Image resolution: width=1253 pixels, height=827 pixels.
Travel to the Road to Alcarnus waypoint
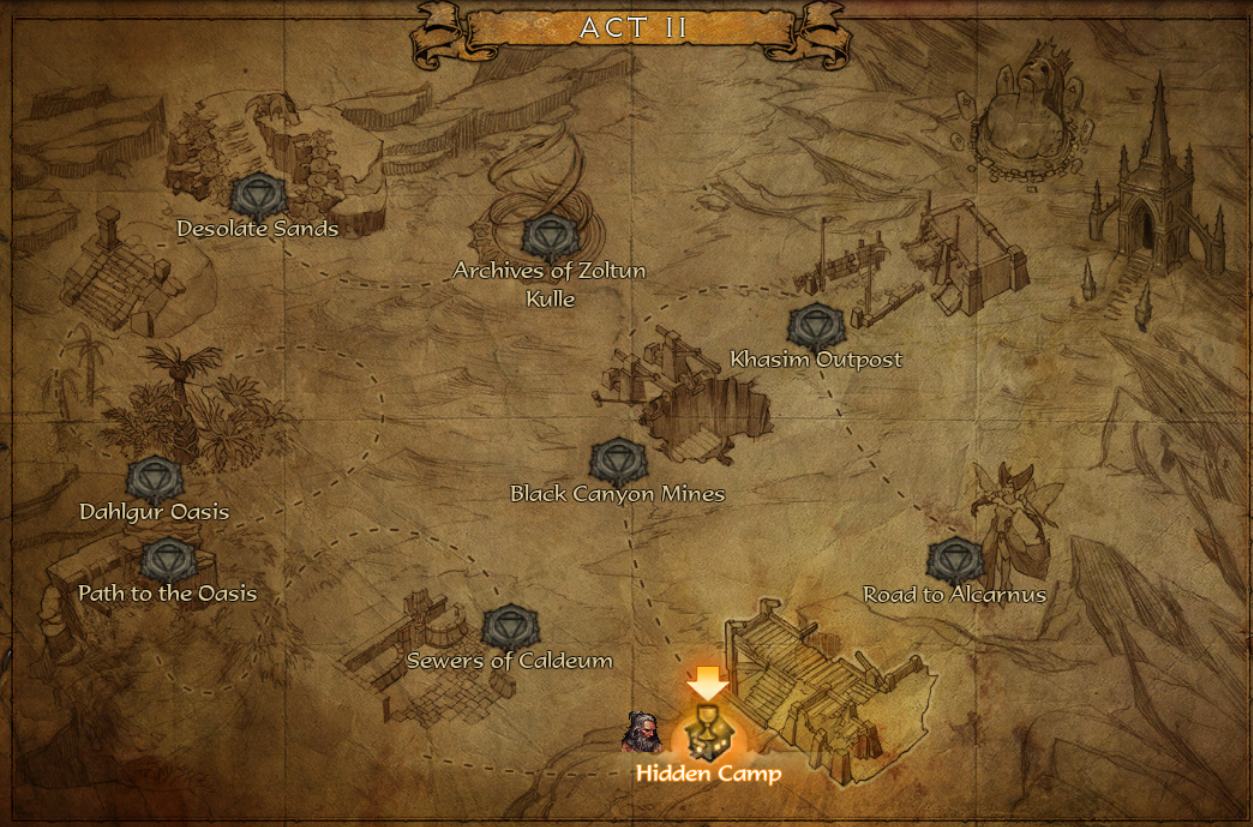(955, 562)
